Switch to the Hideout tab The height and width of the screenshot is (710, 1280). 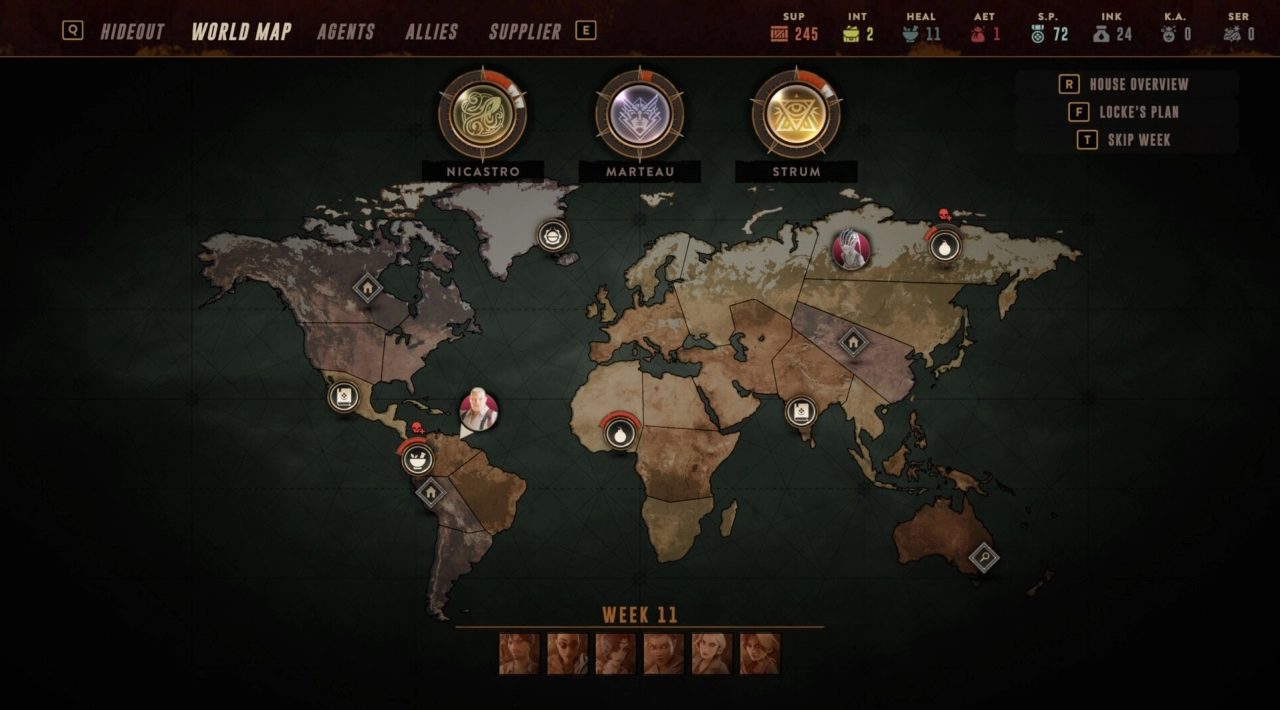pyautogui.click(x=132, y=31)
